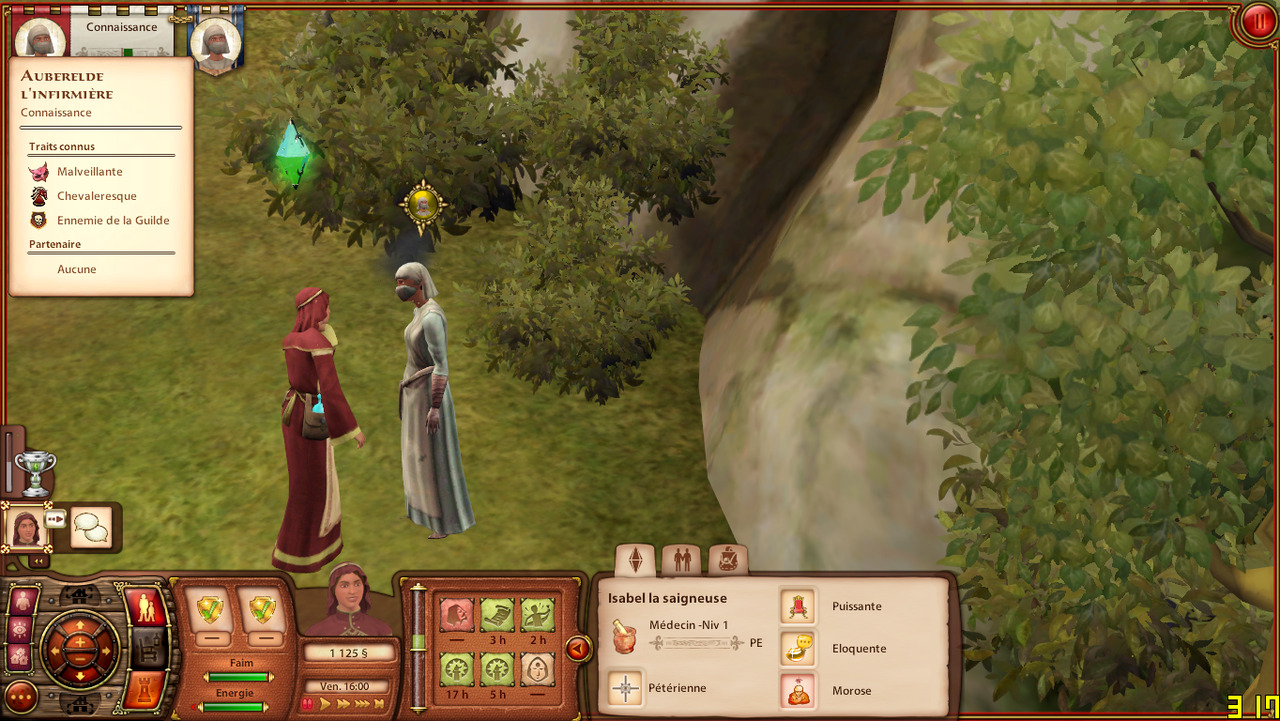Select the diamond plumbob character tab

pos(635,560)
